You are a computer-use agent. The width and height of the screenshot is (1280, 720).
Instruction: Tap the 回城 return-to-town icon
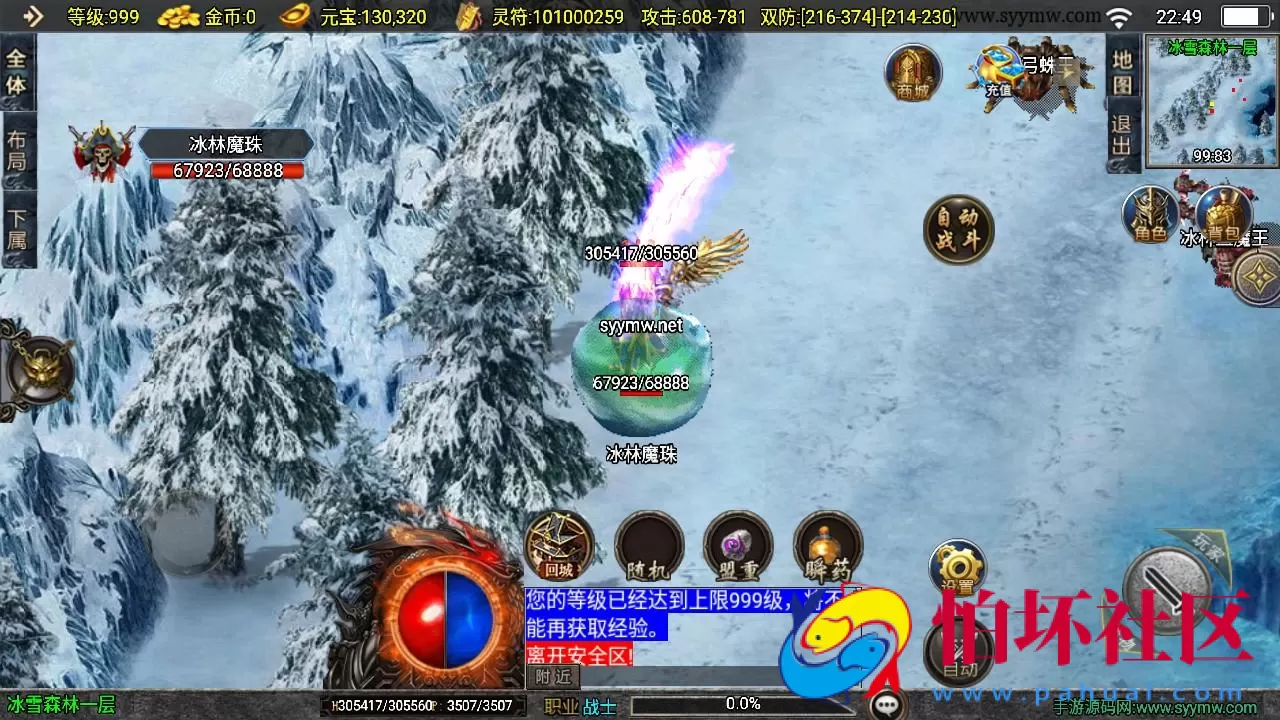pos(557,548)
